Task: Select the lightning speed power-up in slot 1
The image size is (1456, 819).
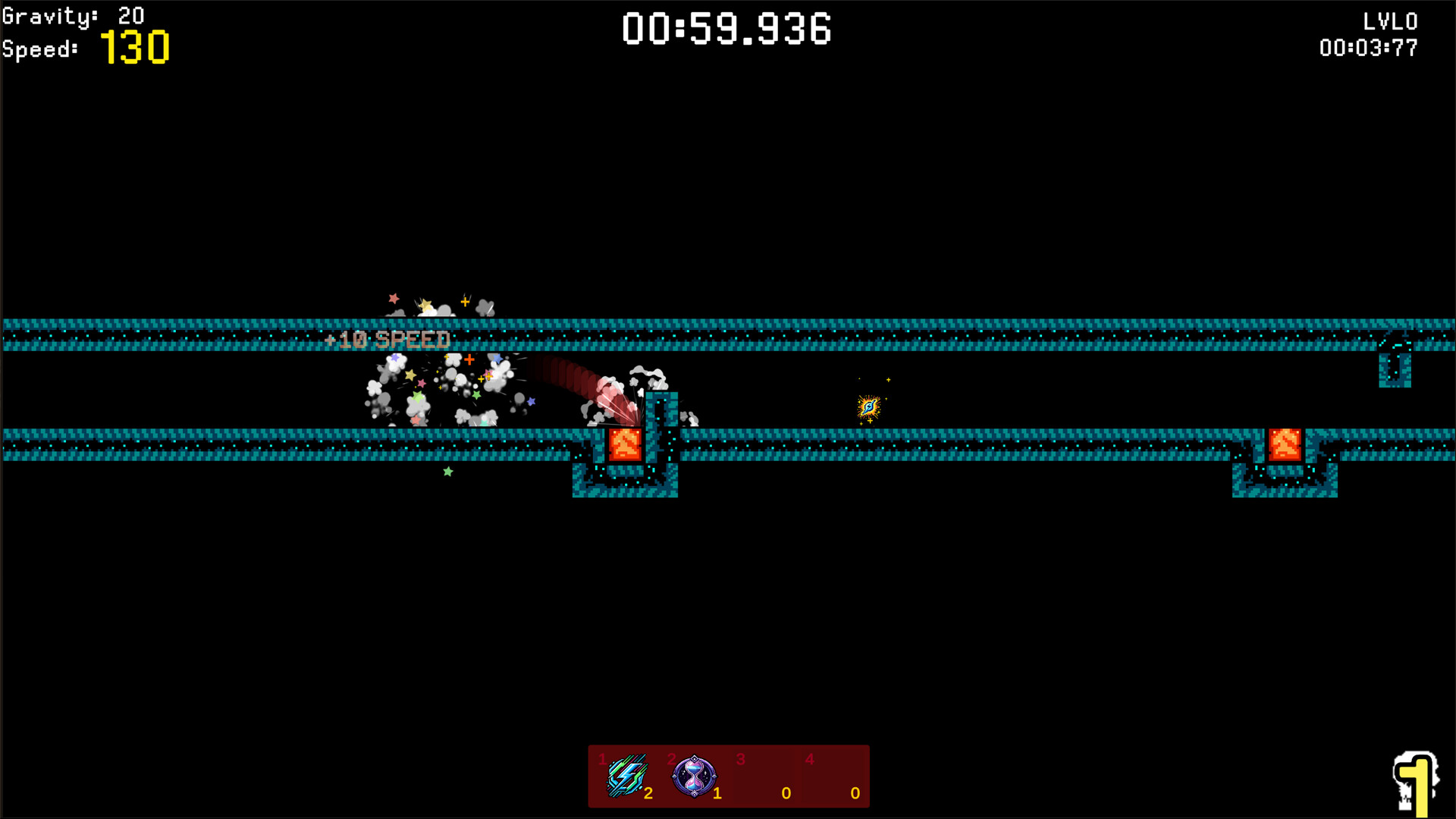Action: click(626, 777)
